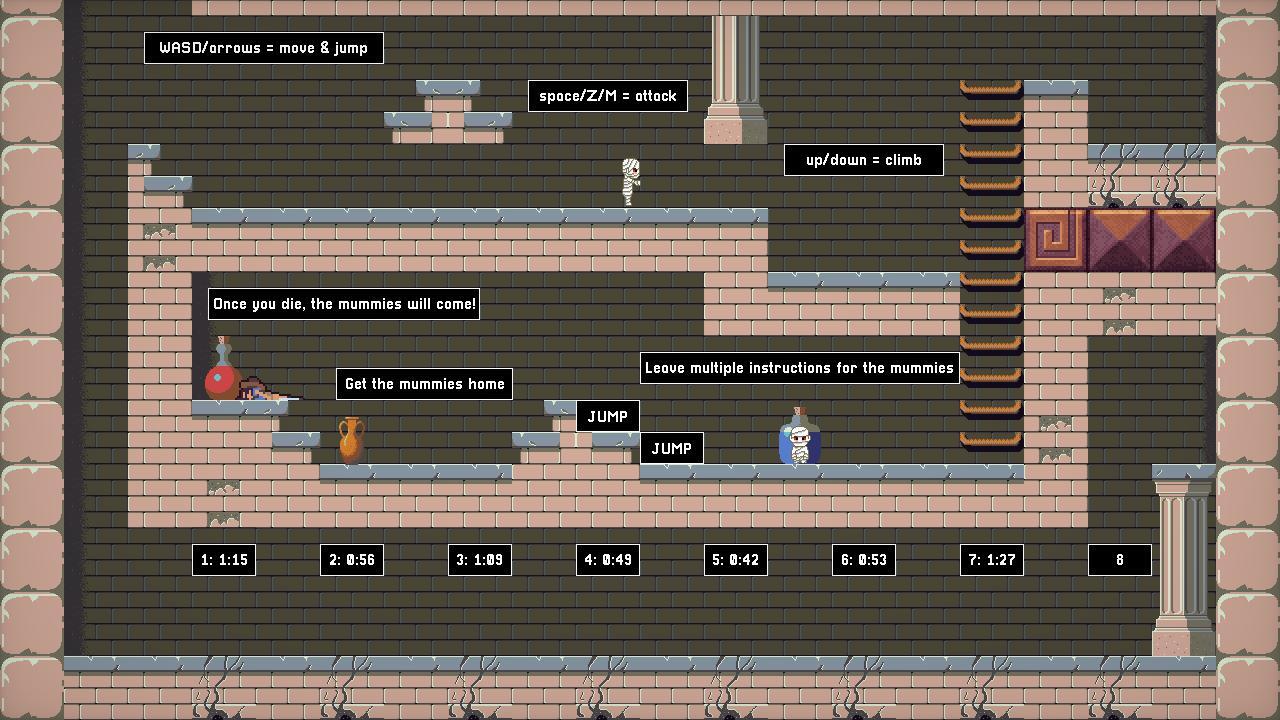The height and width of the screenshot is (720, 1280).
Task: Click the "up/down = climb" sign
Action: tap(863, 159)
